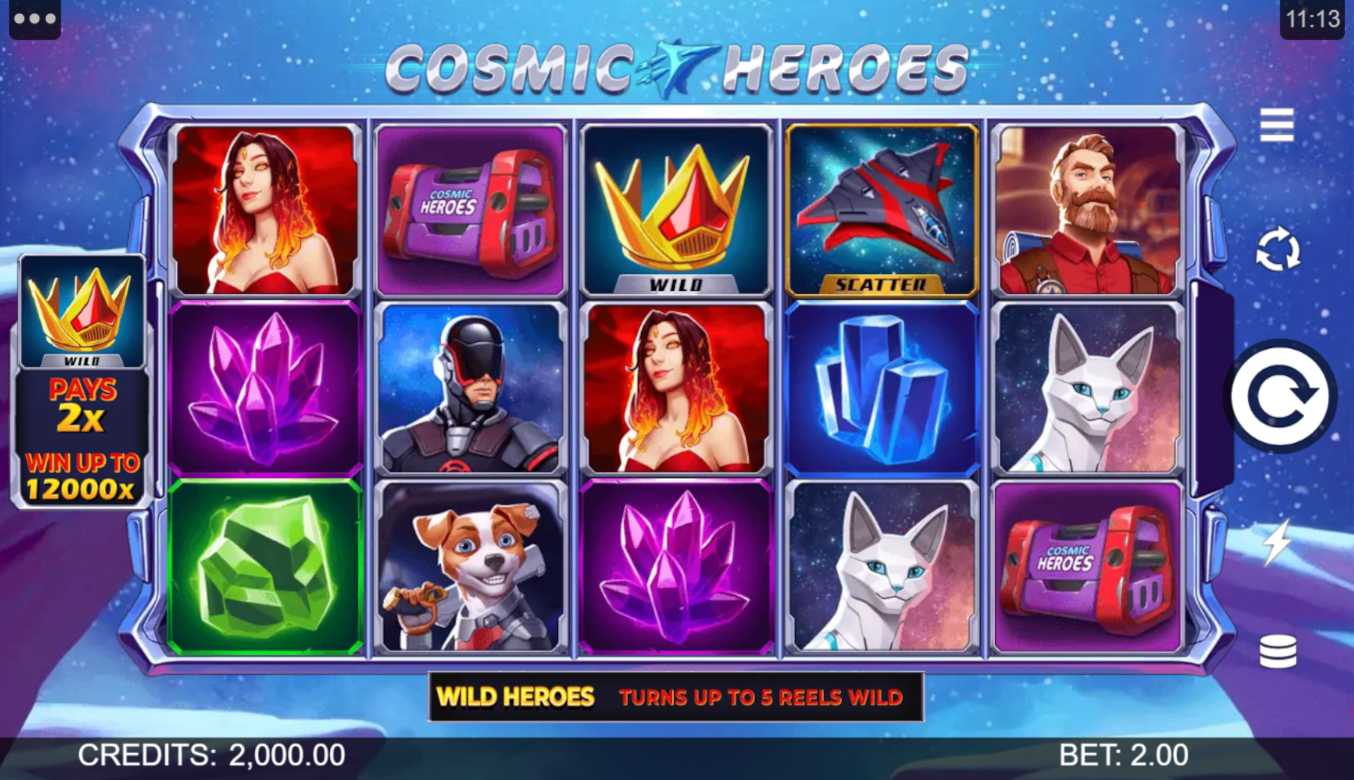Open bet settings via the coin stack icon
The width and height of the screenshot is (1354, 780).
pyautogui.click(x=1277, y=652)
